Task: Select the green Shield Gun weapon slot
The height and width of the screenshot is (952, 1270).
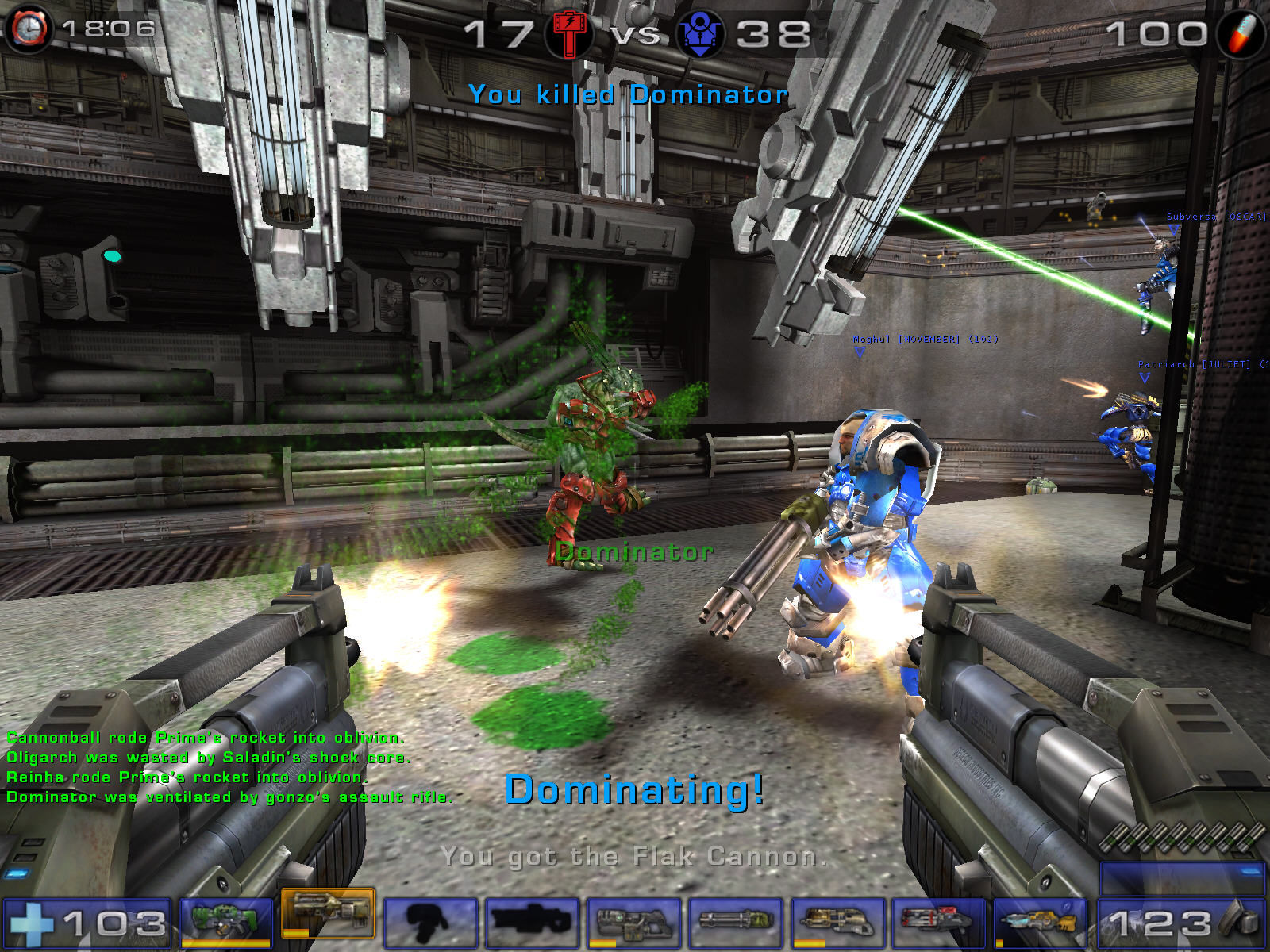Action: 226,922
